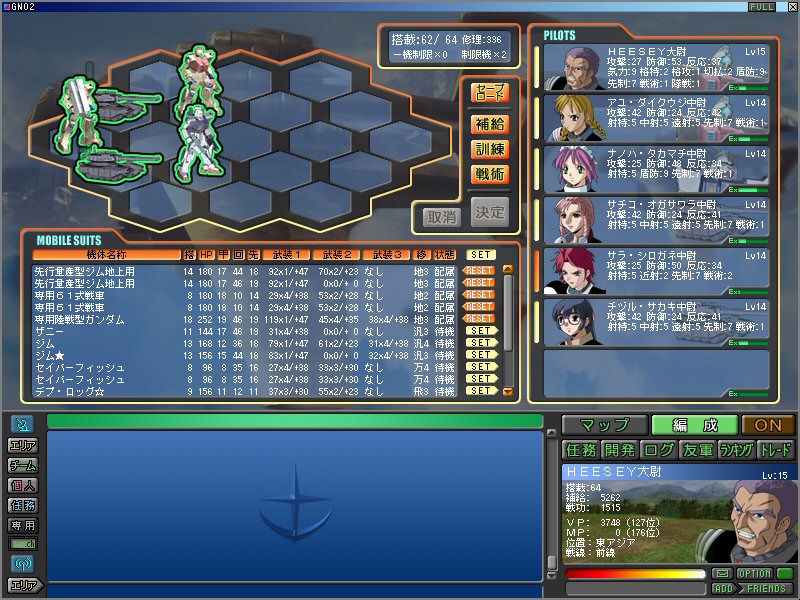Switch chat to the チーム team channel

tap(22, 465)
